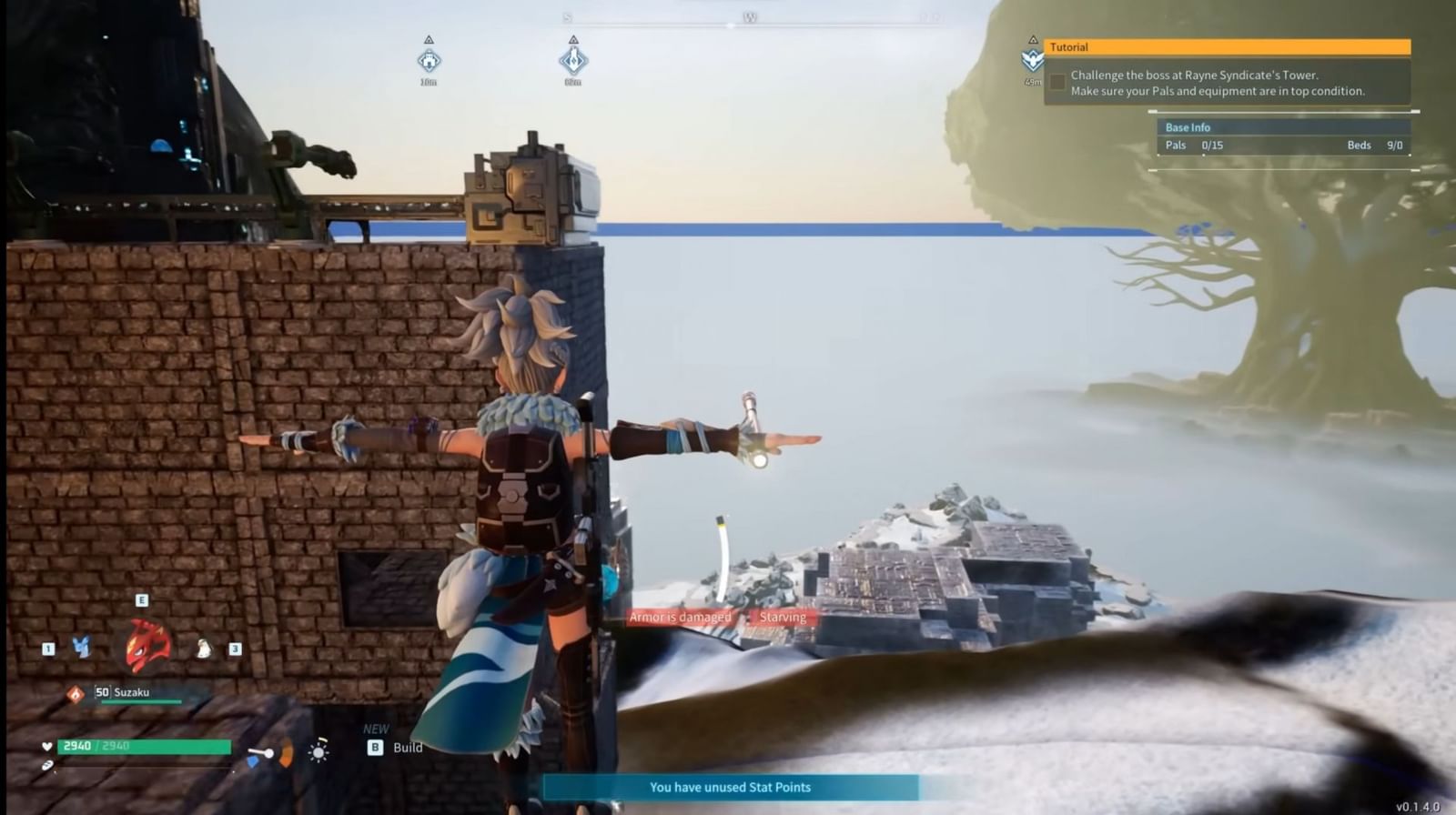Click the Armor is damaged warning label
Viewport: 1456px width, 815px height.
coord(679,616)
